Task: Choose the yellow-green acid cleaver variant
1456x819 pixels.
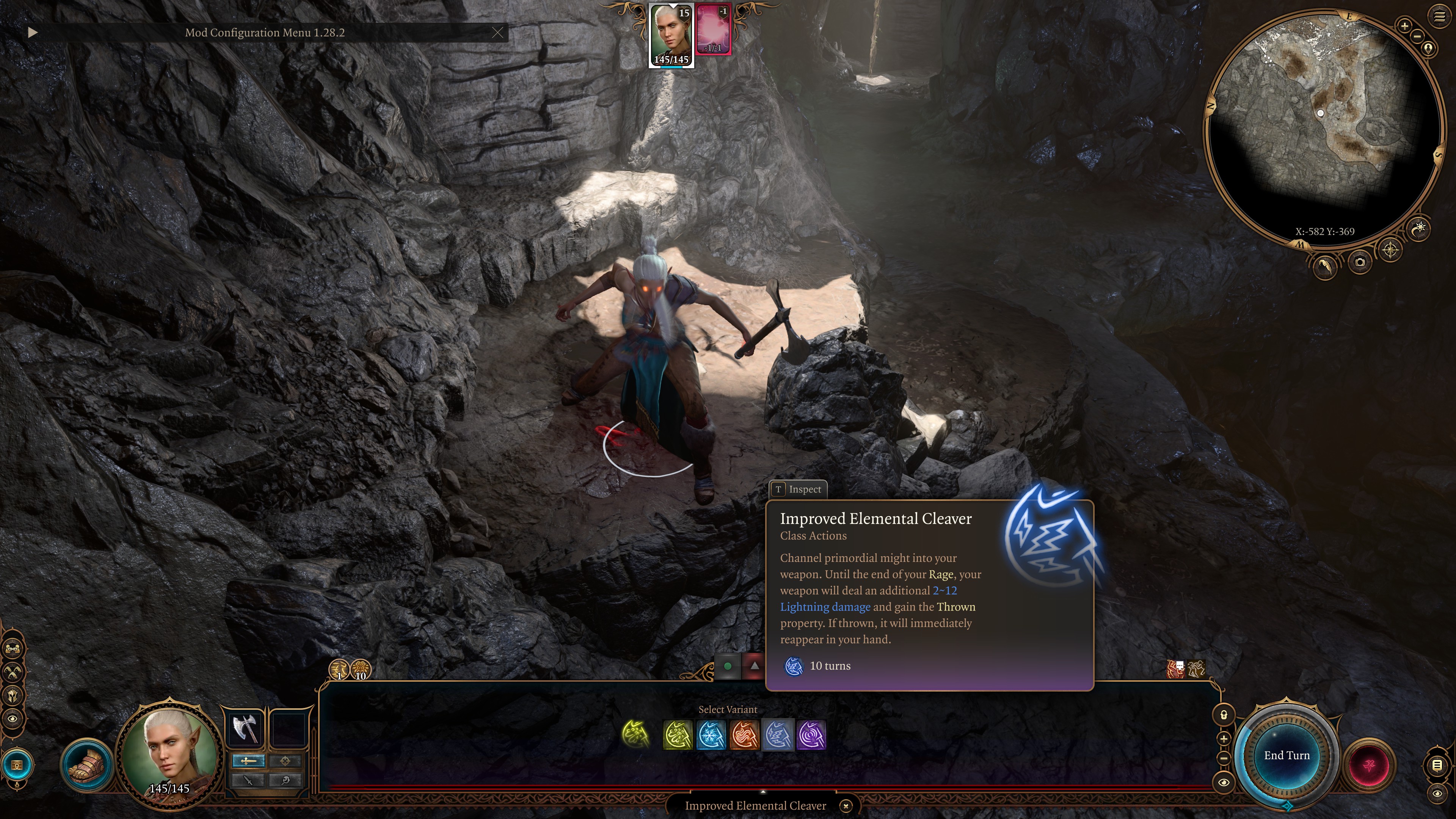Action: click(678, 735)
